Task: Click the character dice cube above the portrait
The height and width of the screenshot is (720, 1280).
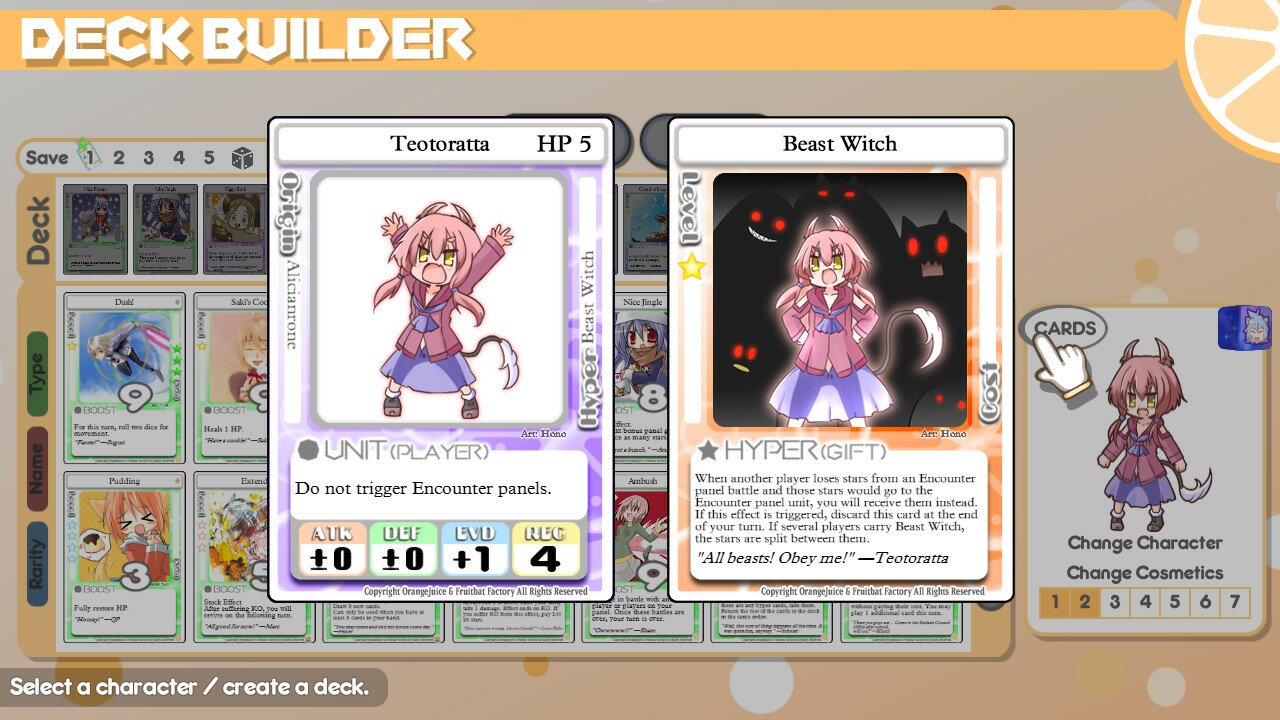Action: pos(1245,330)
